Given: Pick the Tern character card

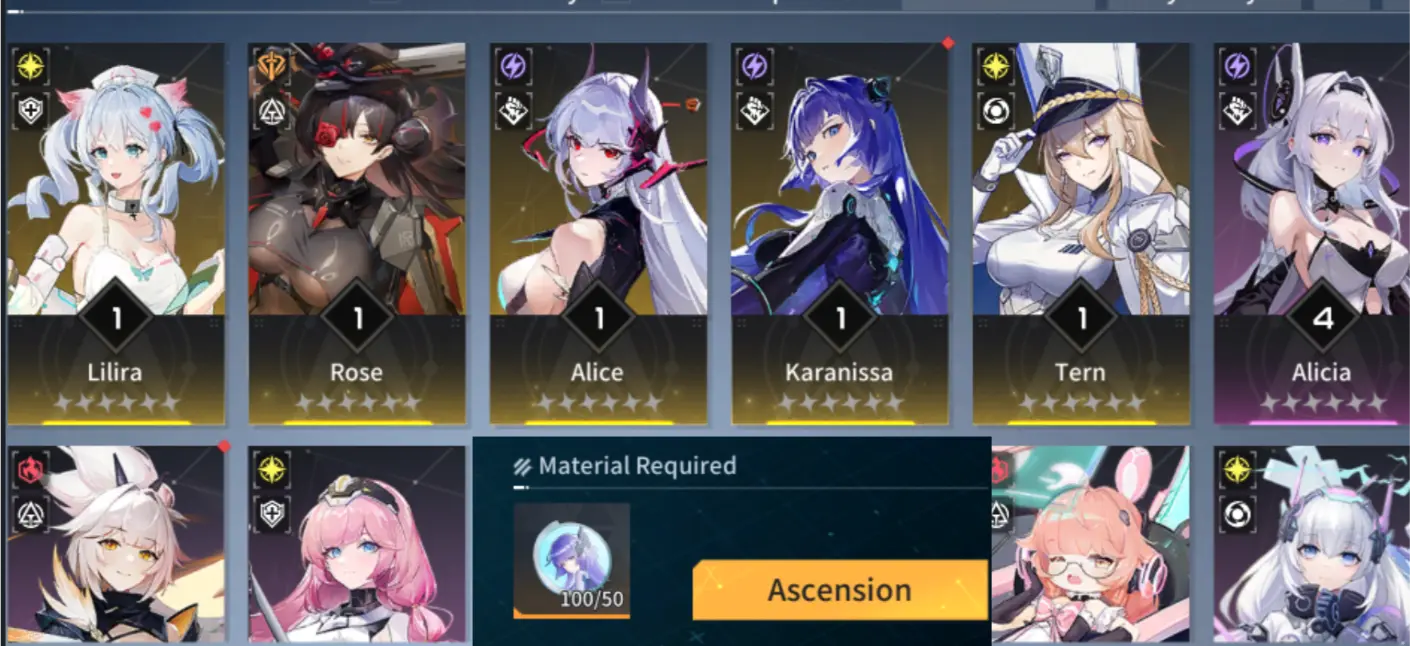Looking at the screenshot, I should tap(1081, 232).
